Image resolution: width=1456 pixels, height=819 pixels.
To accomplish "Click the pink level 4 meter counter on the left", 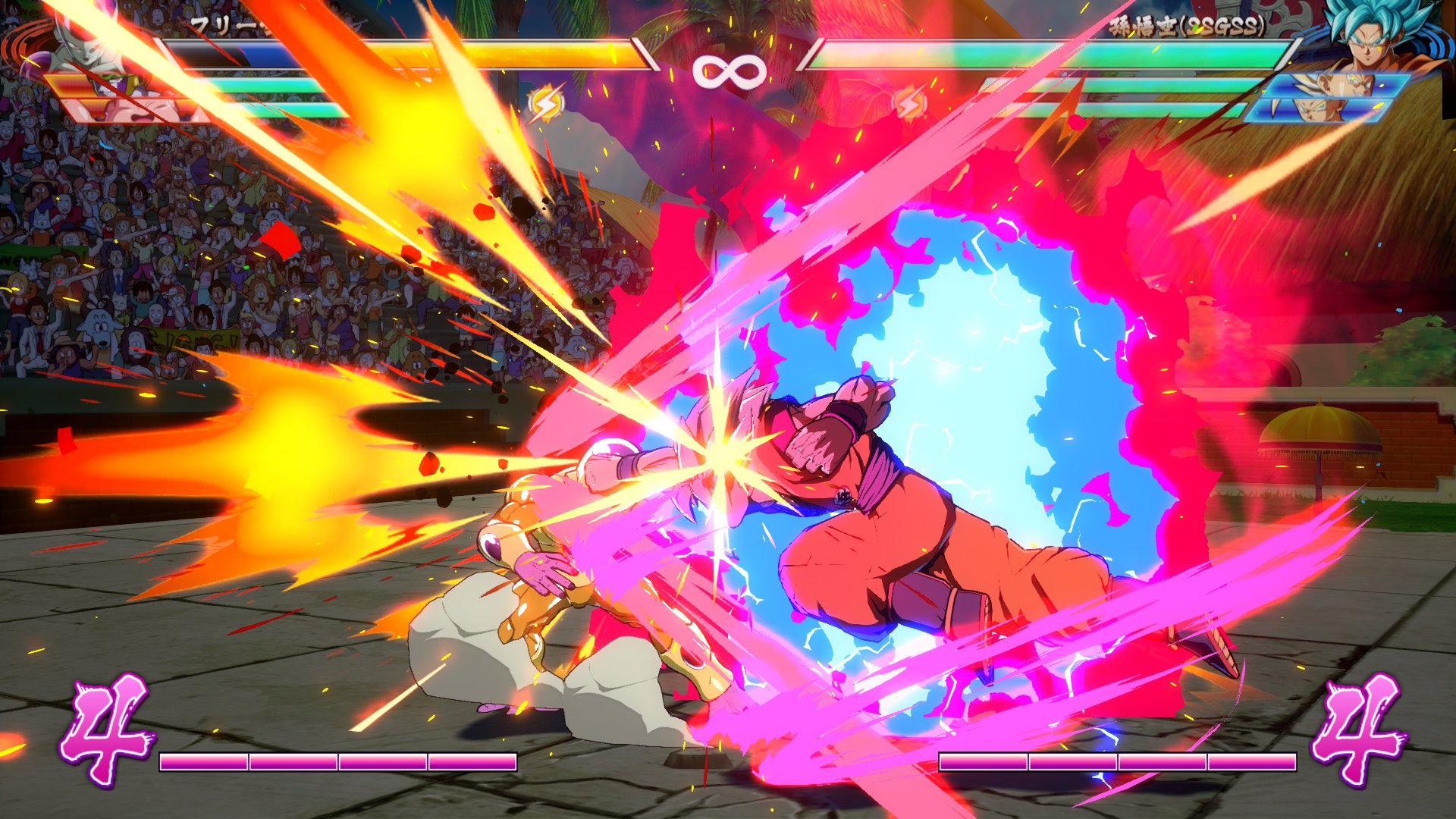I will (x=106, y=720).
